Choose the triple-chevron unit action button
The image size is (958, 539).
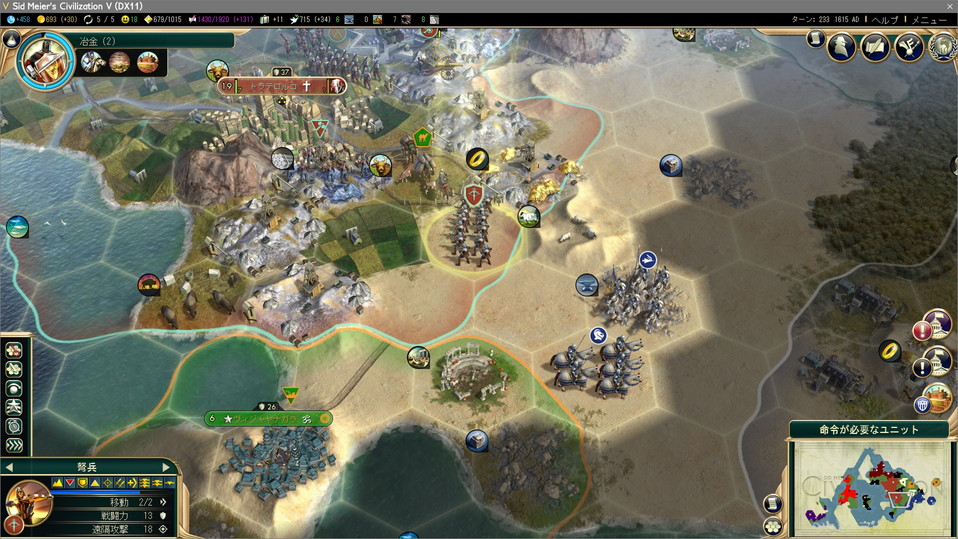tap(14, 445)
